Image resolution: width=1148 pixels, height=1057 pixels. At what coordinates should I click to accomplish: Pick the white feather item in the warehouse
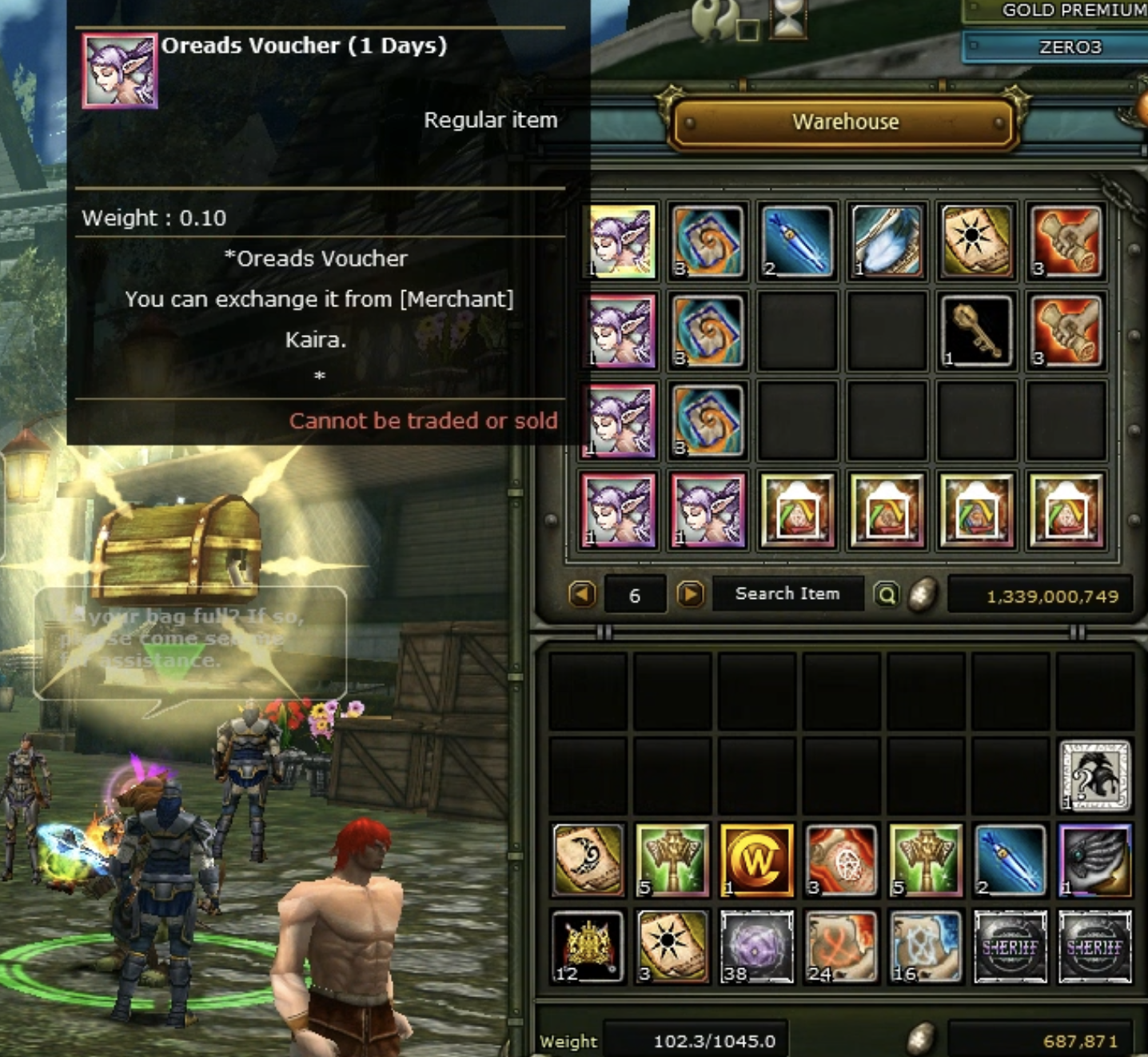click(887, 241)
